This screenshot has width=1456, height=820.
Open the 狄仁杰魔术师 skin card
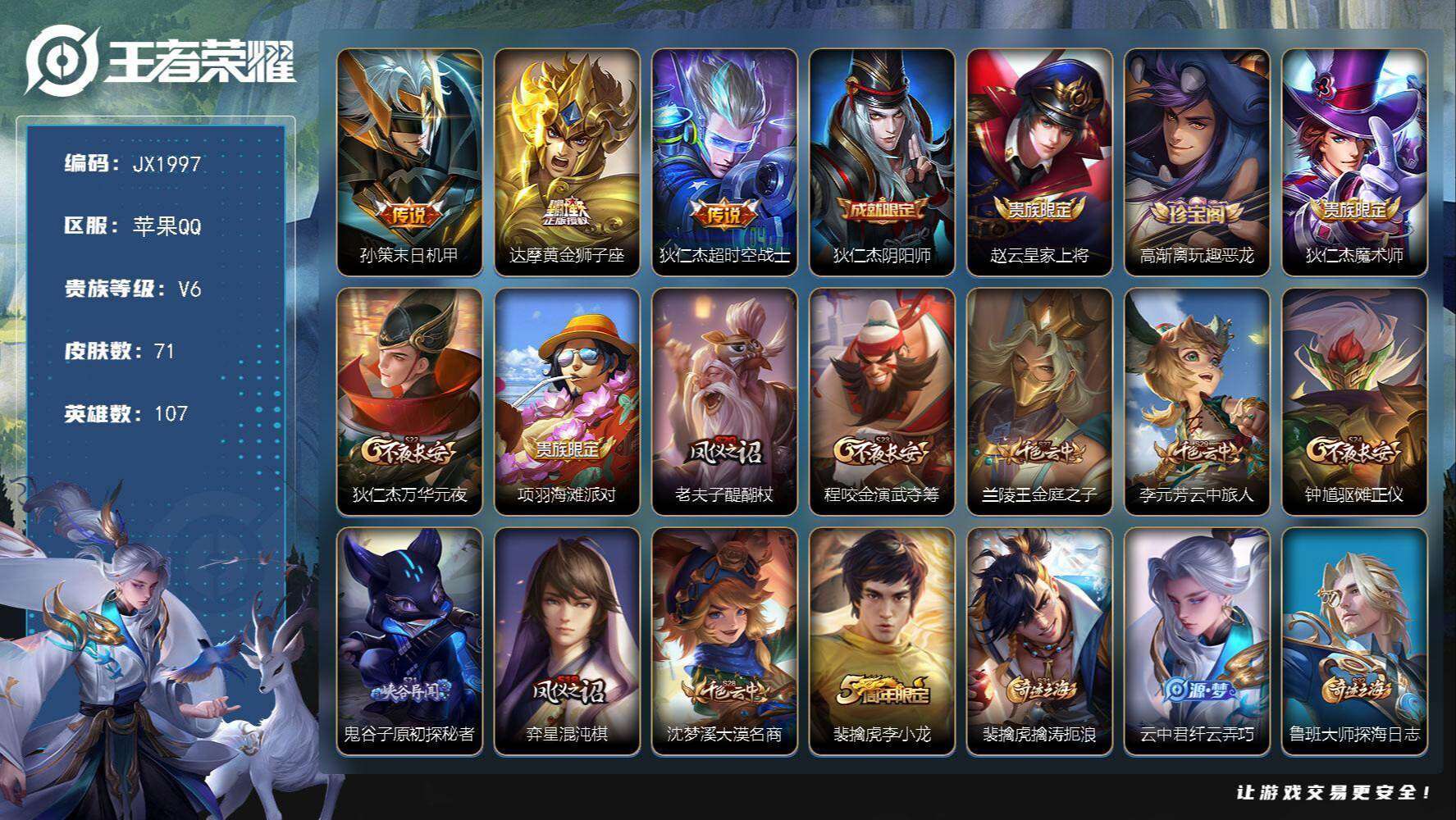tap(1354, 162)
